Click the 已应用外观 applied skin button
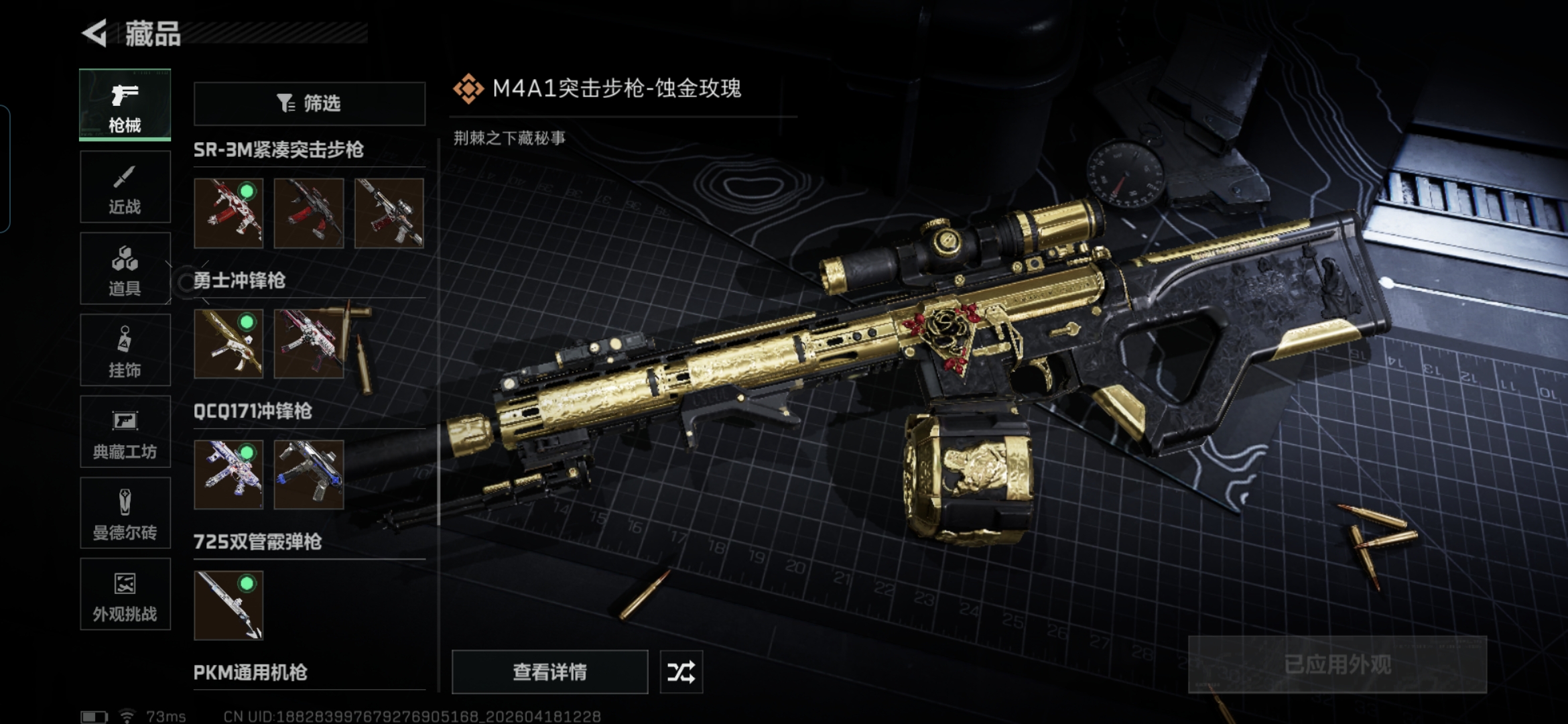Screen dimensions: 1568x724 point(1337,664)
